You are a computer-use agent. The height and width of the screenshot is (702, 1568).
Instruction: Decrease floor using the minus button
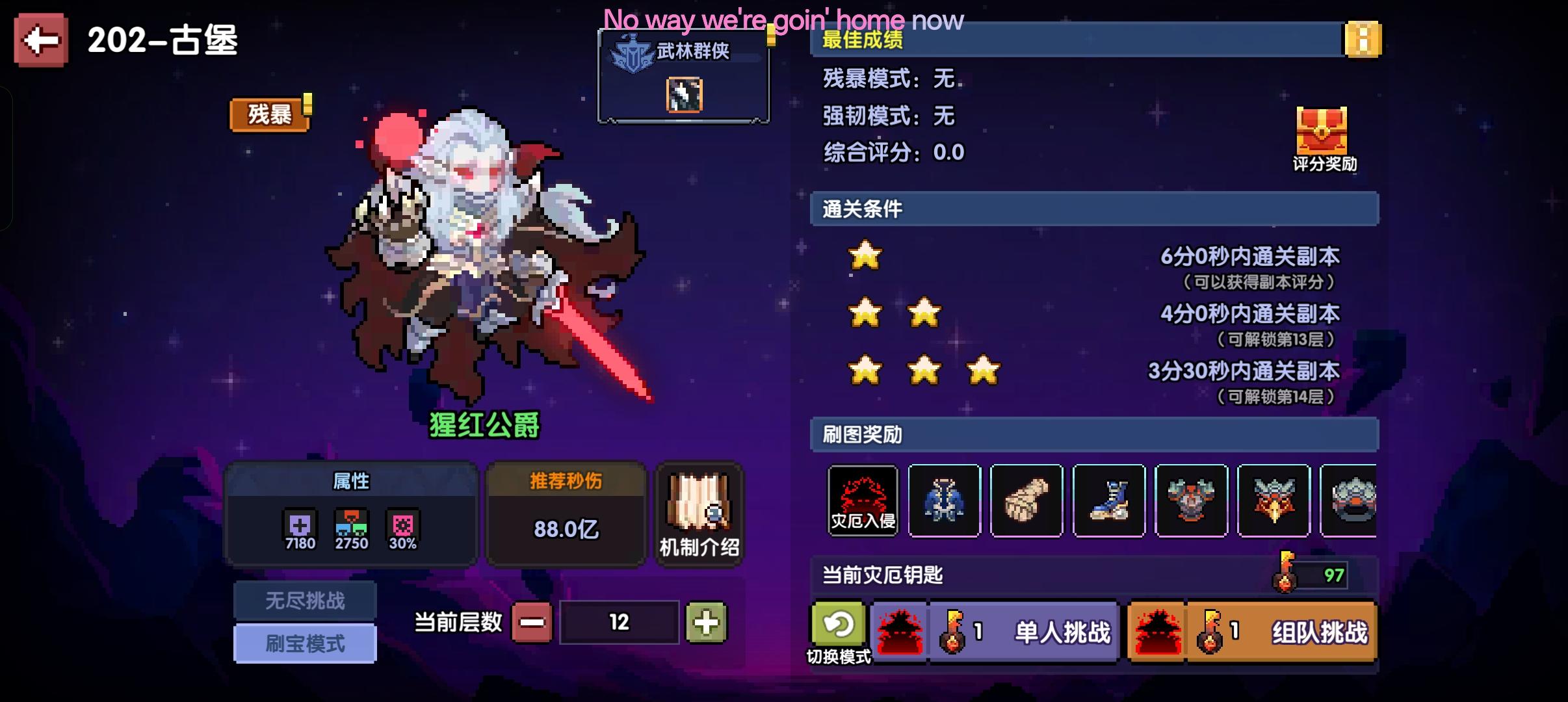click(530, 622)
